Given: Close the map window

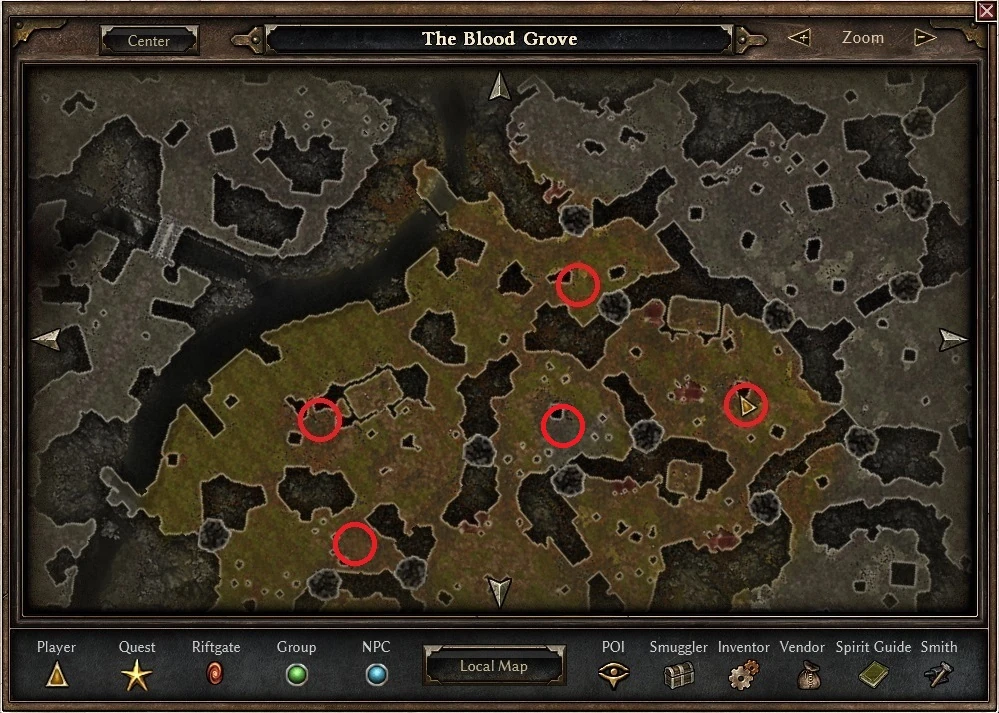Looking at the screenshot, I should coord(986,10).
